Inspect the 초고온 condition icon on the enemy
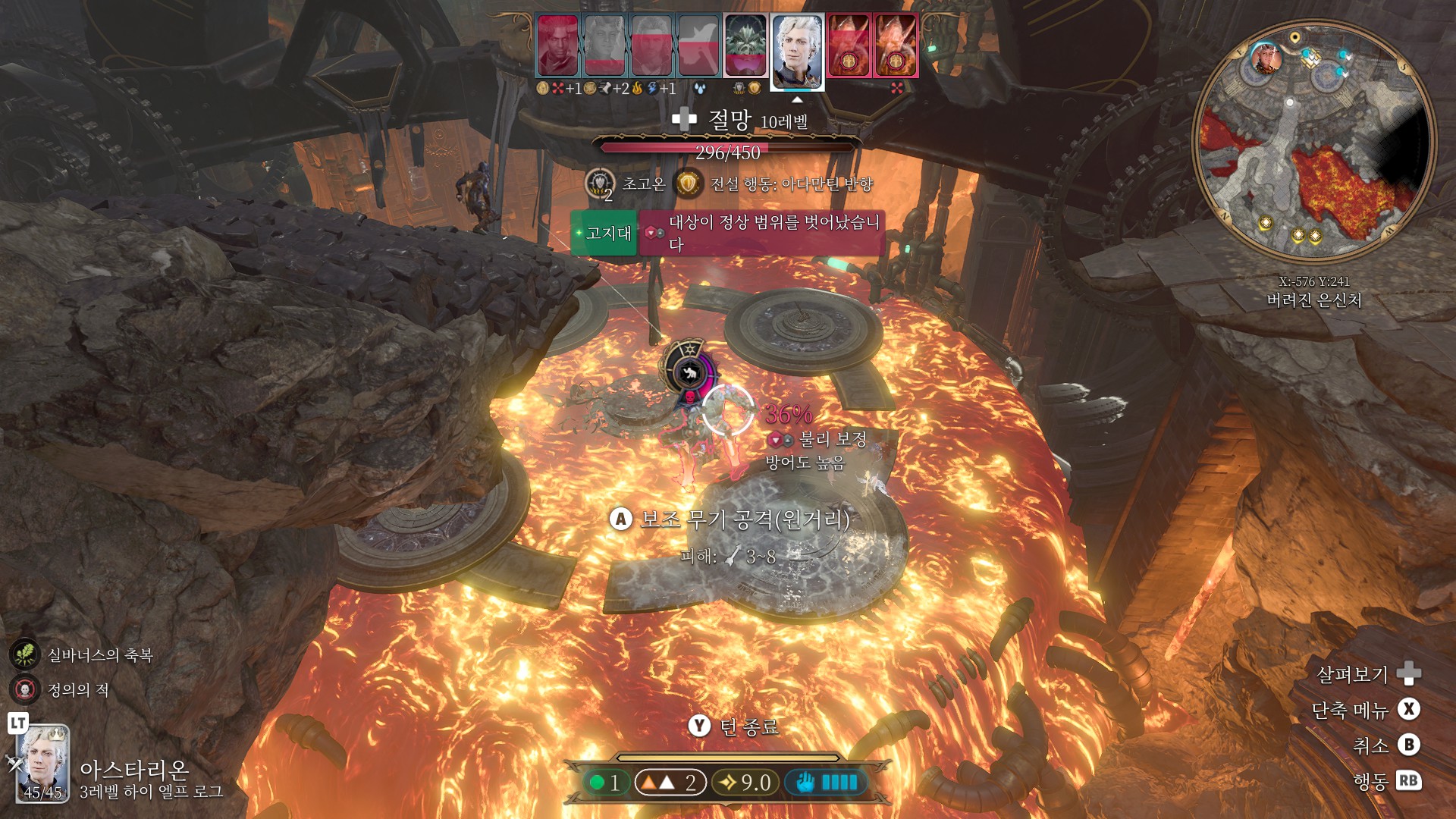This screenshot has height=819, width=1456. point(600,184)
